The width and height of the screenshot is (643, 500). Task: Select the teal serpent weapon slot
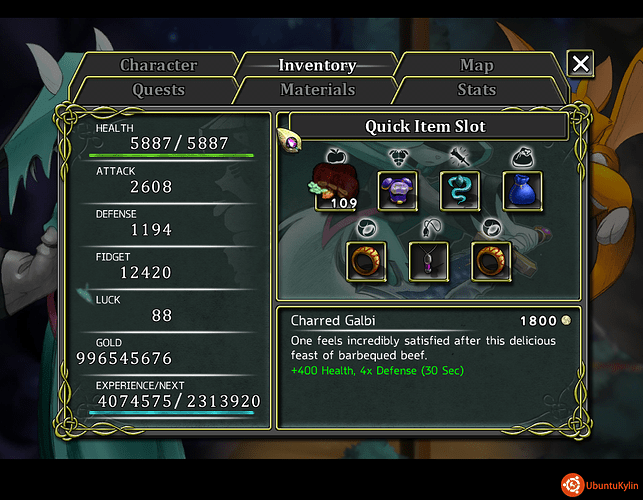point(460,190)
